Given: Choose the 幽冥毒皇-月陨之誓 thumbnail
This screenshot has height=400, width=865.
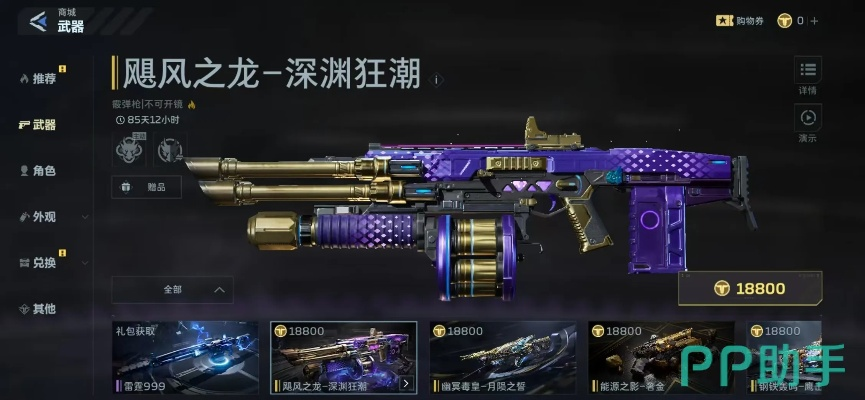Looking at the screenshot, I should pos(502,358).
